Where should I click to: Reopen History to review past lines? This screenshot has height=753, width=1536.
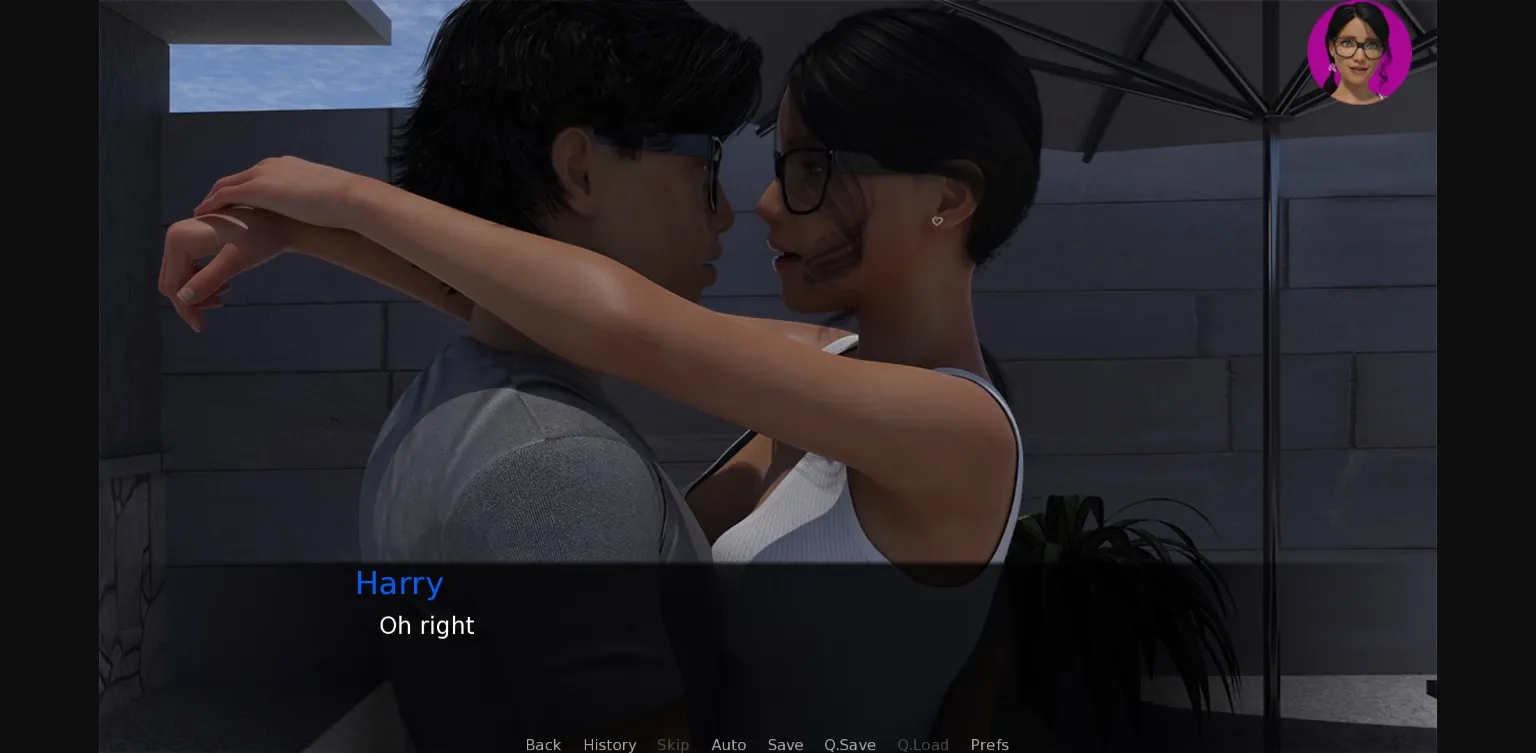pyautogui.click(x=609, y=745)
